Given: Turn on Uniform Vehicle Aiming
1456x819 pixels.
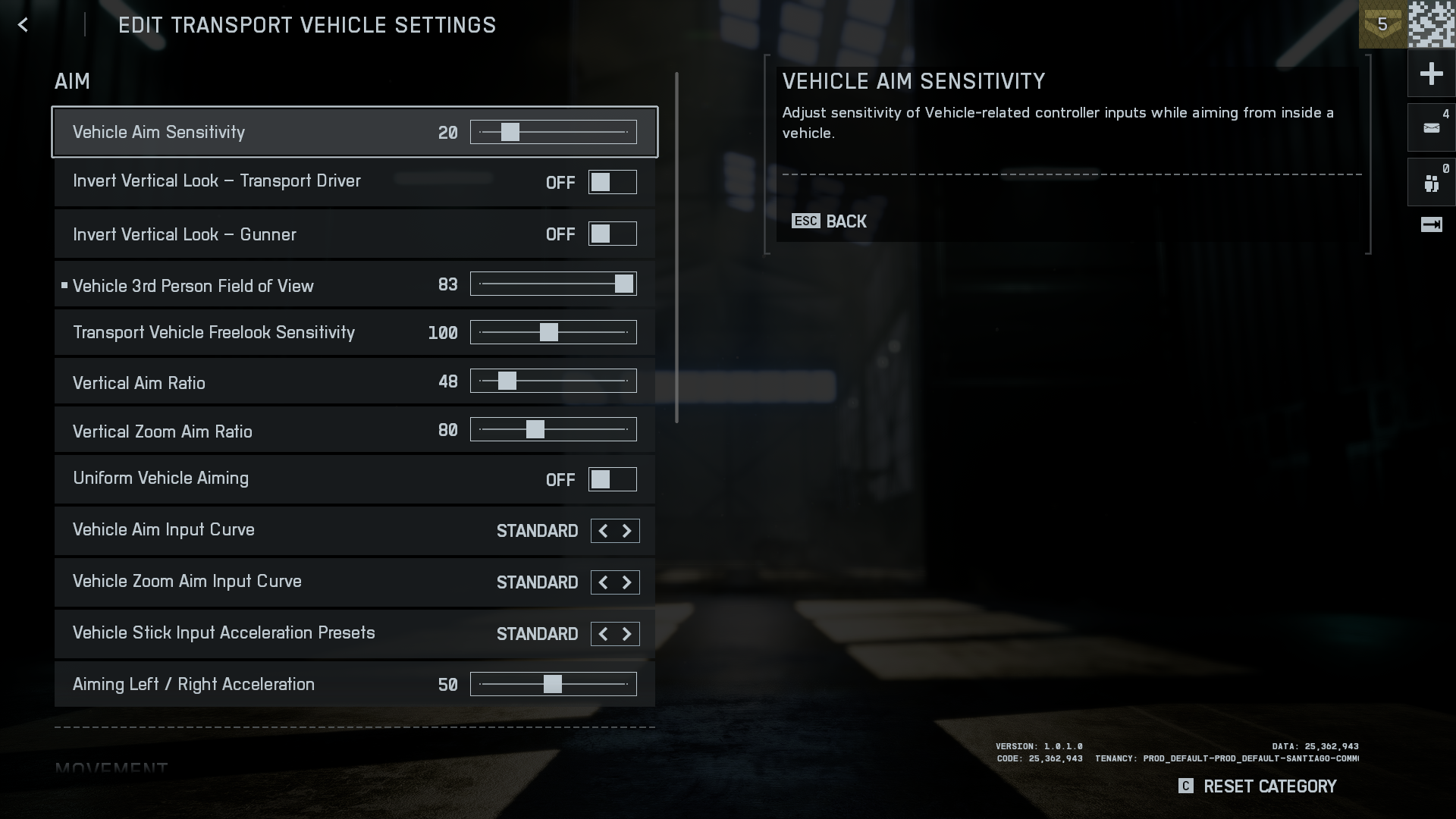Looking at the screenshot, I should point(612,480).
